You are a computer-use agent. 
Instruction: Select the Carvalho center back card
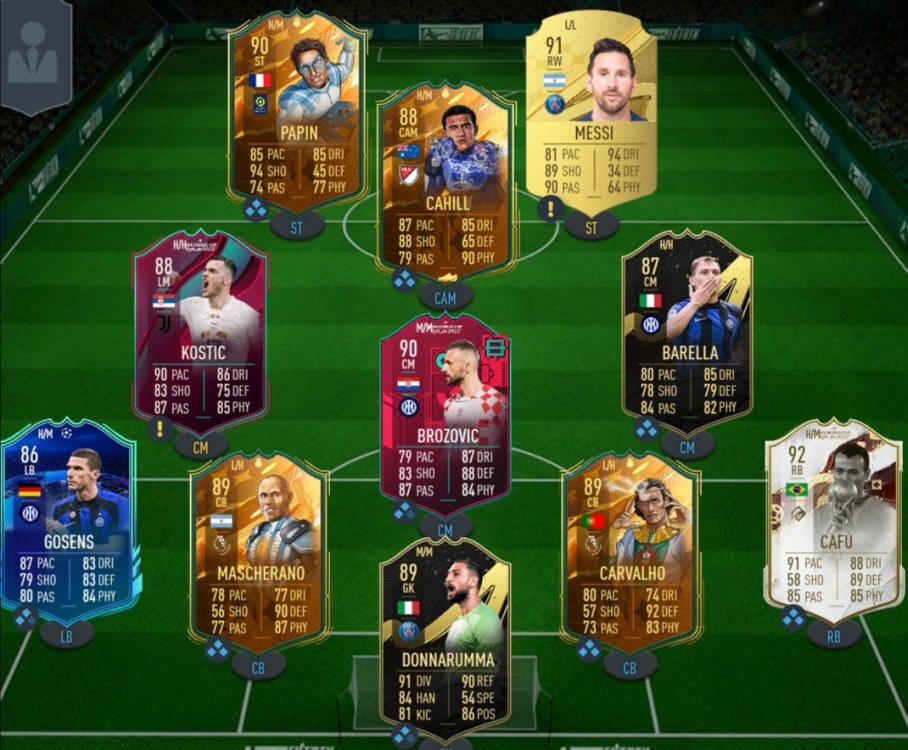click(630, 550)
